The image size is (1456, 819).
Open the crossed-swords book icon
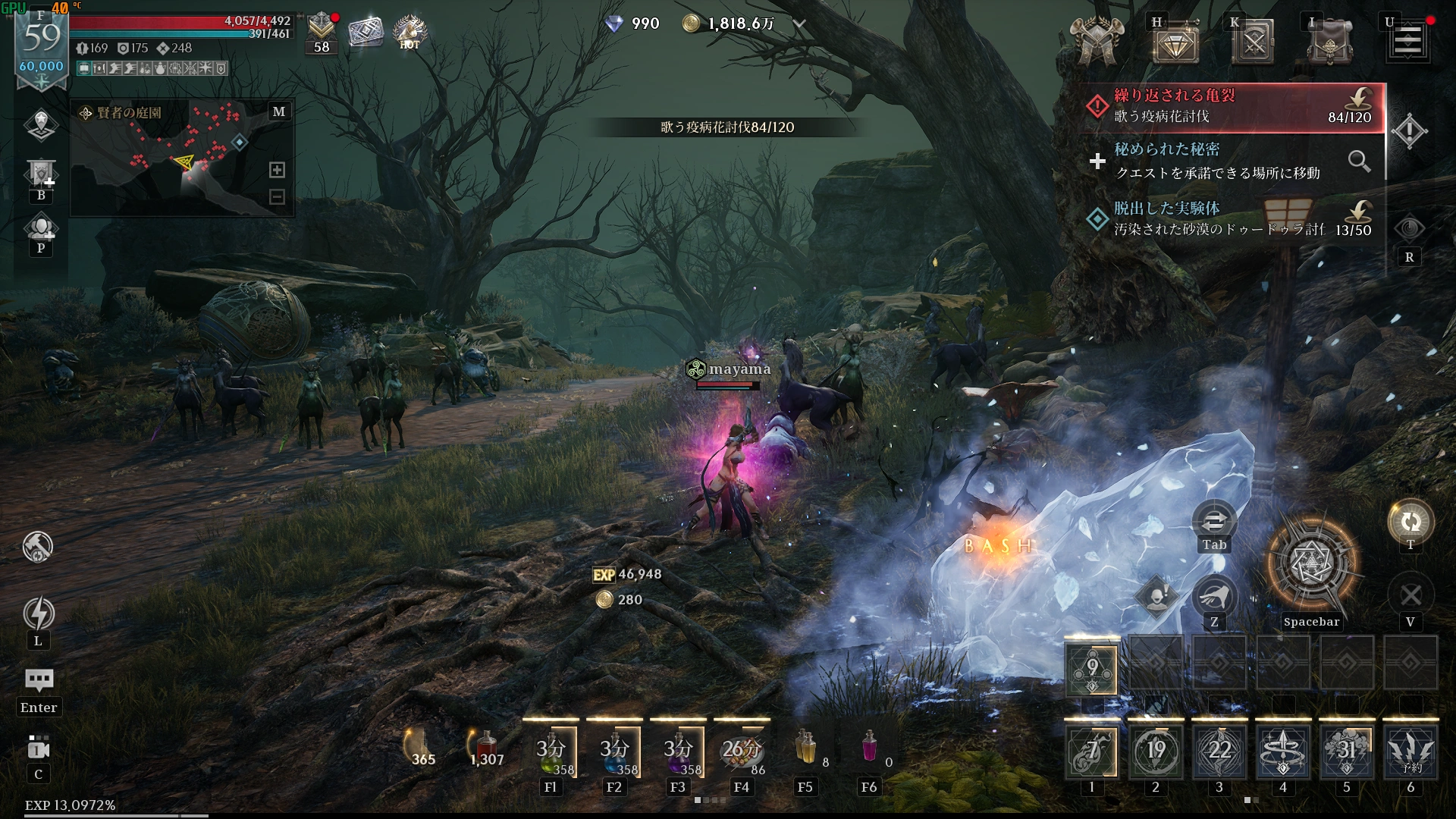pos(1253,43)
